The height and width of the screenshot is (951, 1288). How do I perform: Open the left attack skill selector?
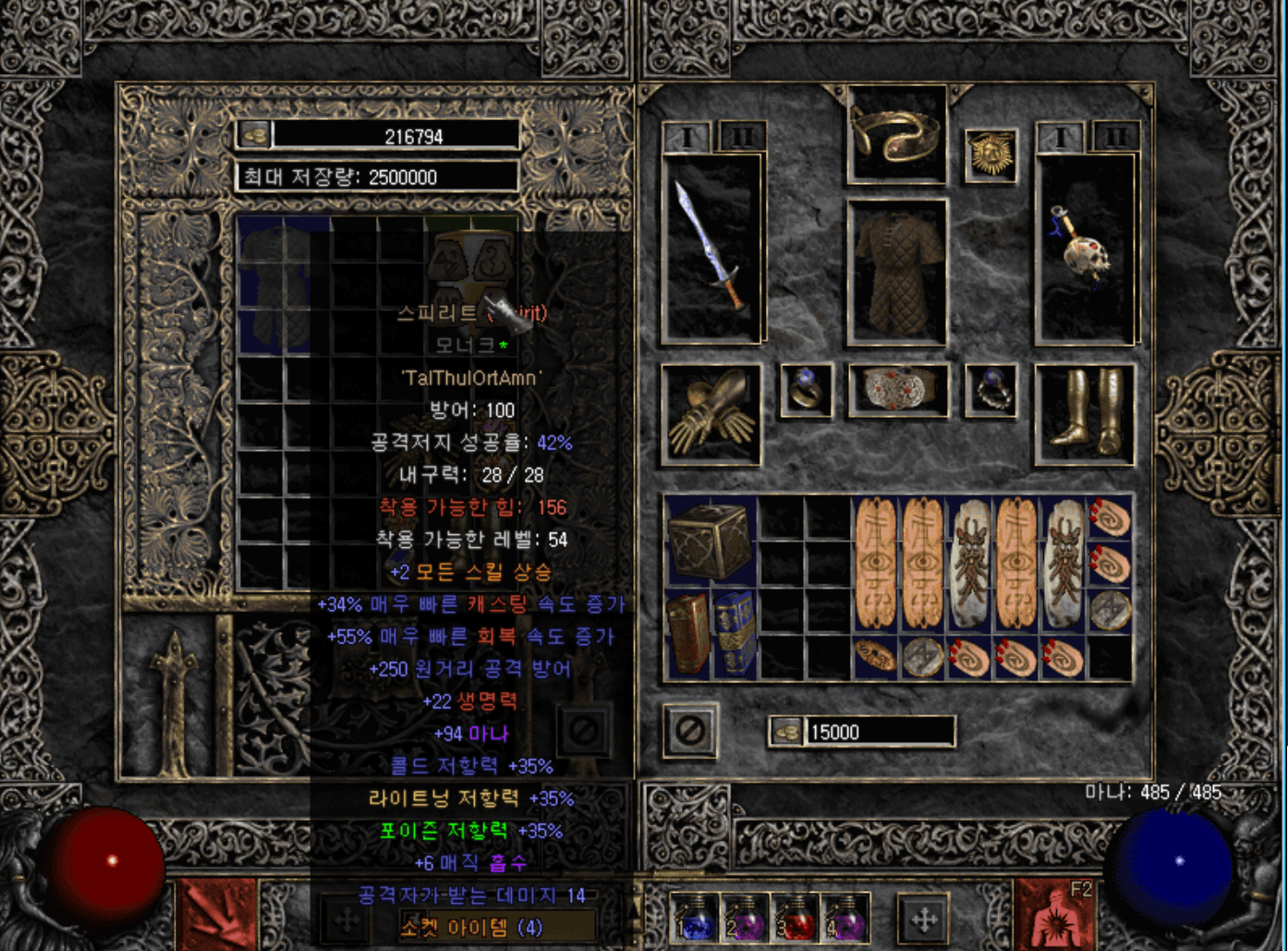216,917
